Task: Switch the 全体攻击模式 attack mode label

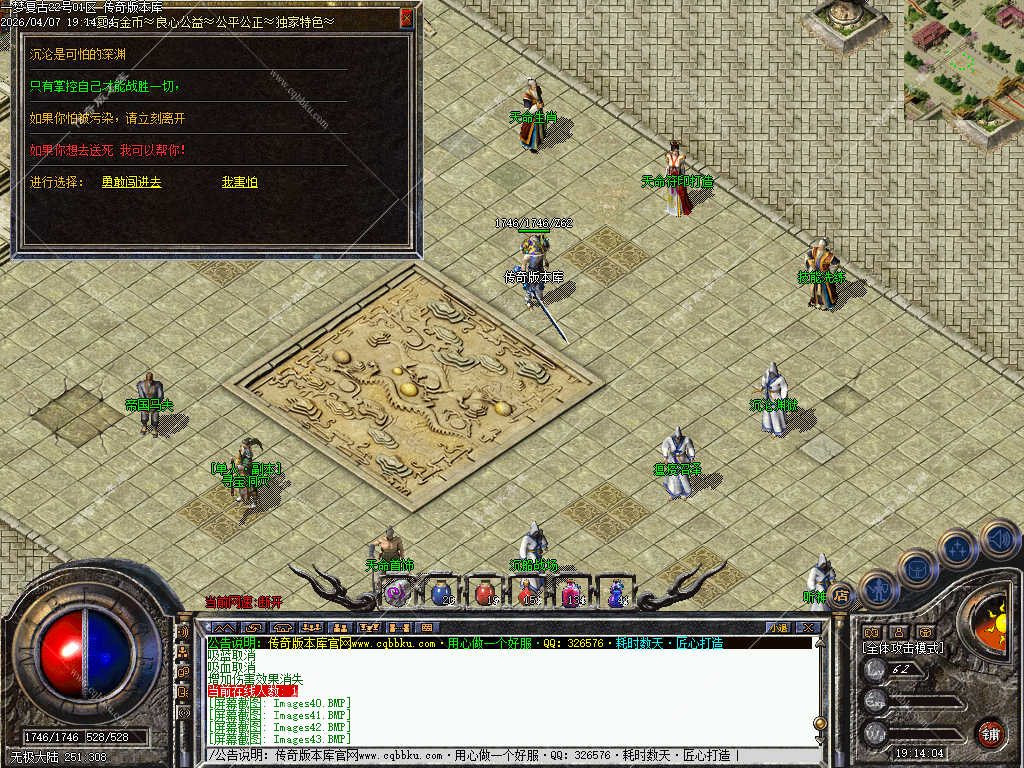Action: tap(903, 648)
